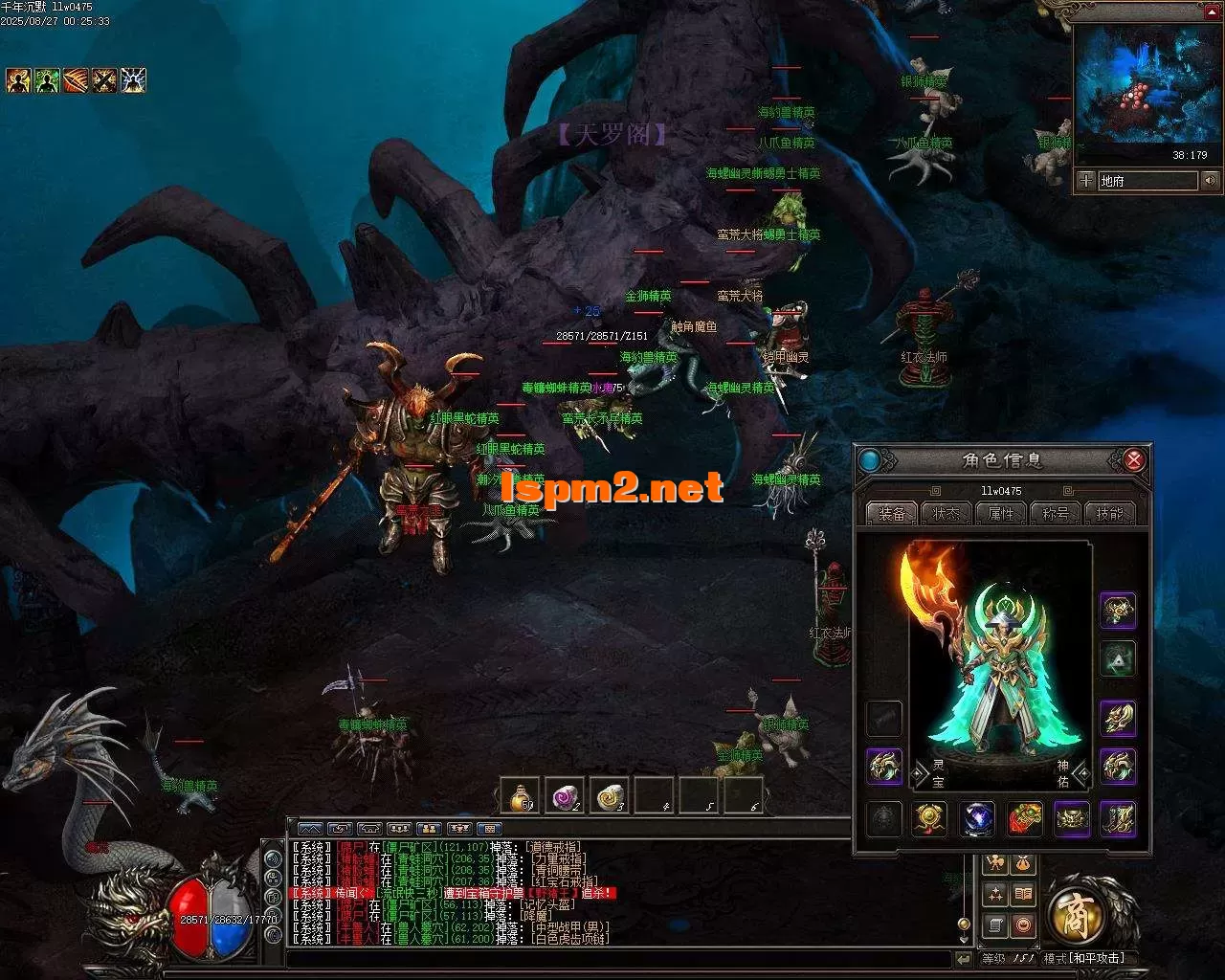This screenshot has height=980, width=1225.
Task: Click the plus button beside 地府
Action: pos(1085,180)
